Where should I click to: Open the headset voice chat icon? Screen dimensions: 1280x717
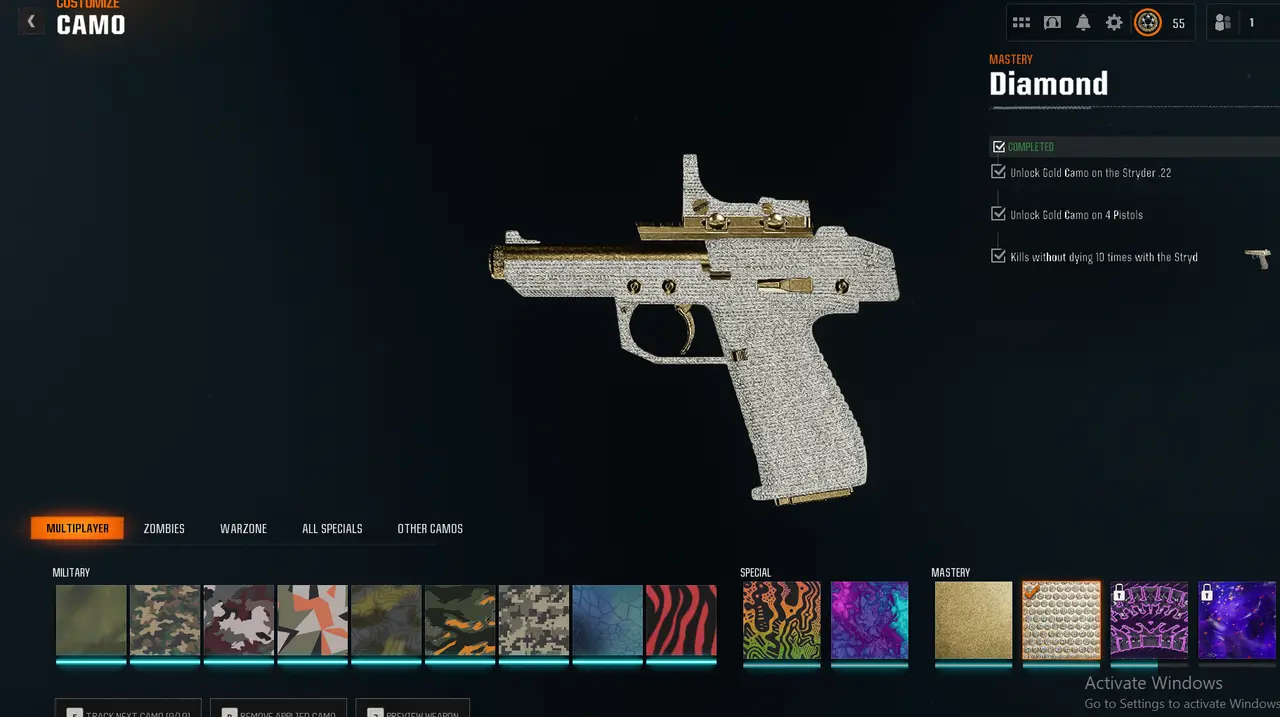tap(1052, 23)
